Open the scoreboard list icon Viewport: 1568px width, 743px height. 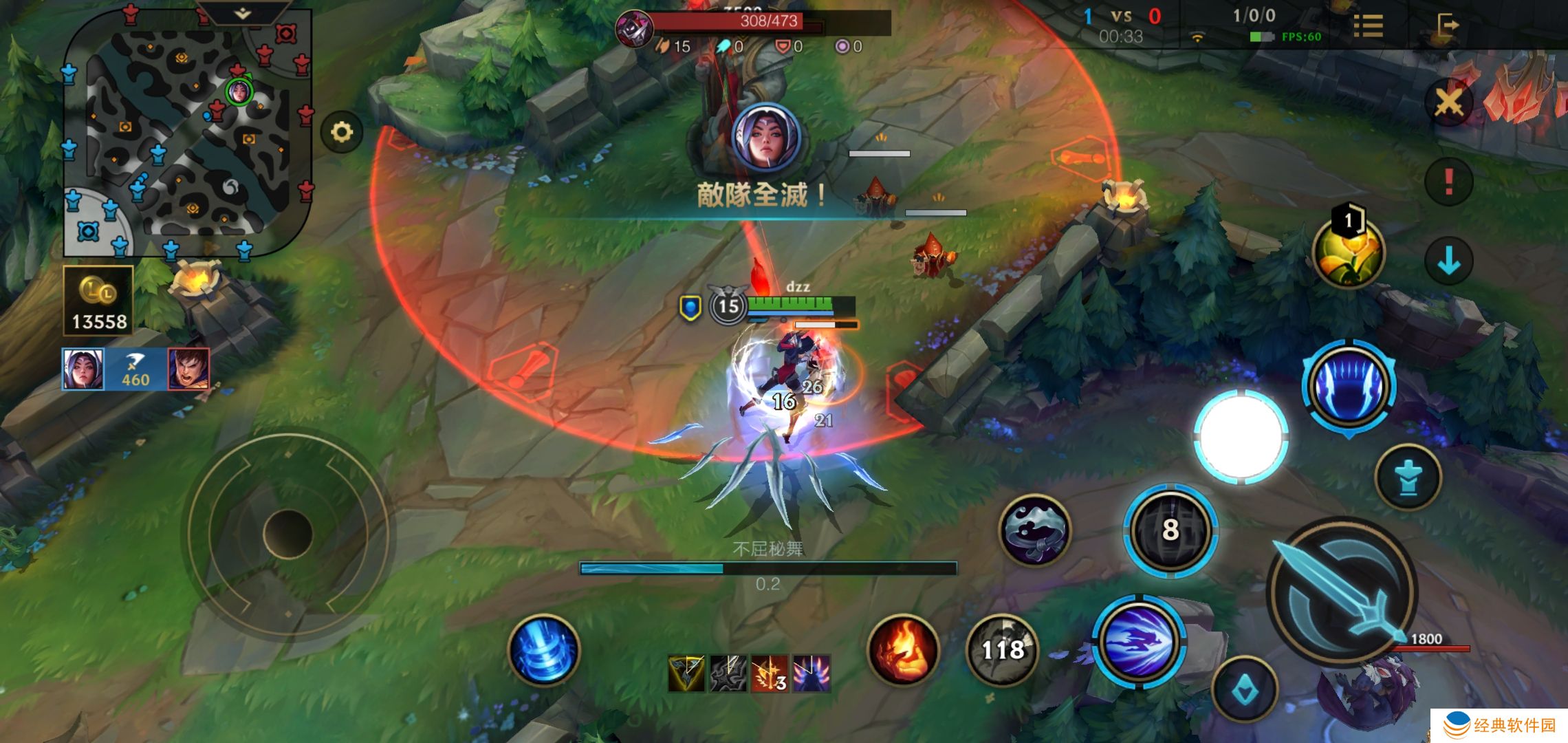(1368, 26)
